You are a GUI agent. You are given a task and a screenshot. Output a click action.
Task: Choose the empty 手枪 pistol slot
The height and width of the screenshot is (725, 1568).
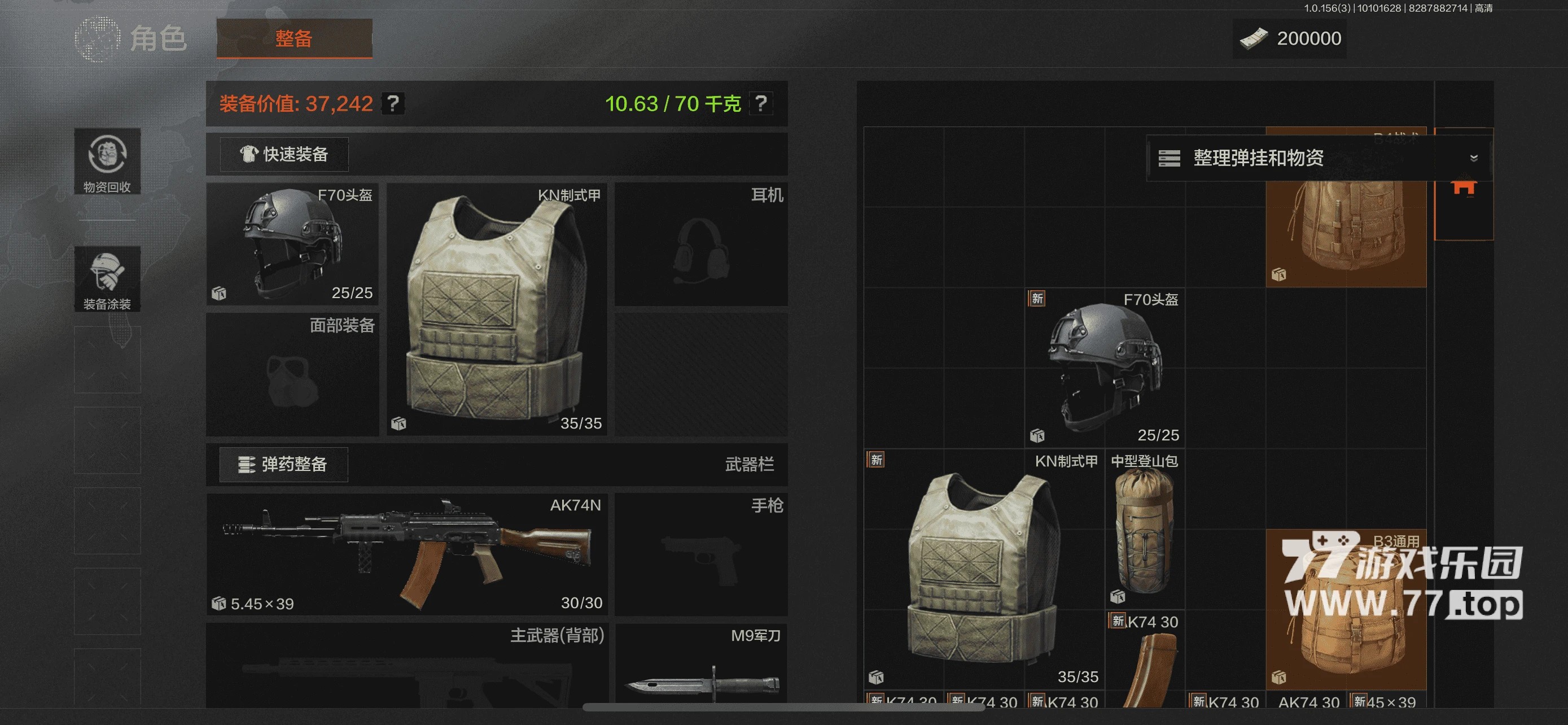click(x=700, y=554)
